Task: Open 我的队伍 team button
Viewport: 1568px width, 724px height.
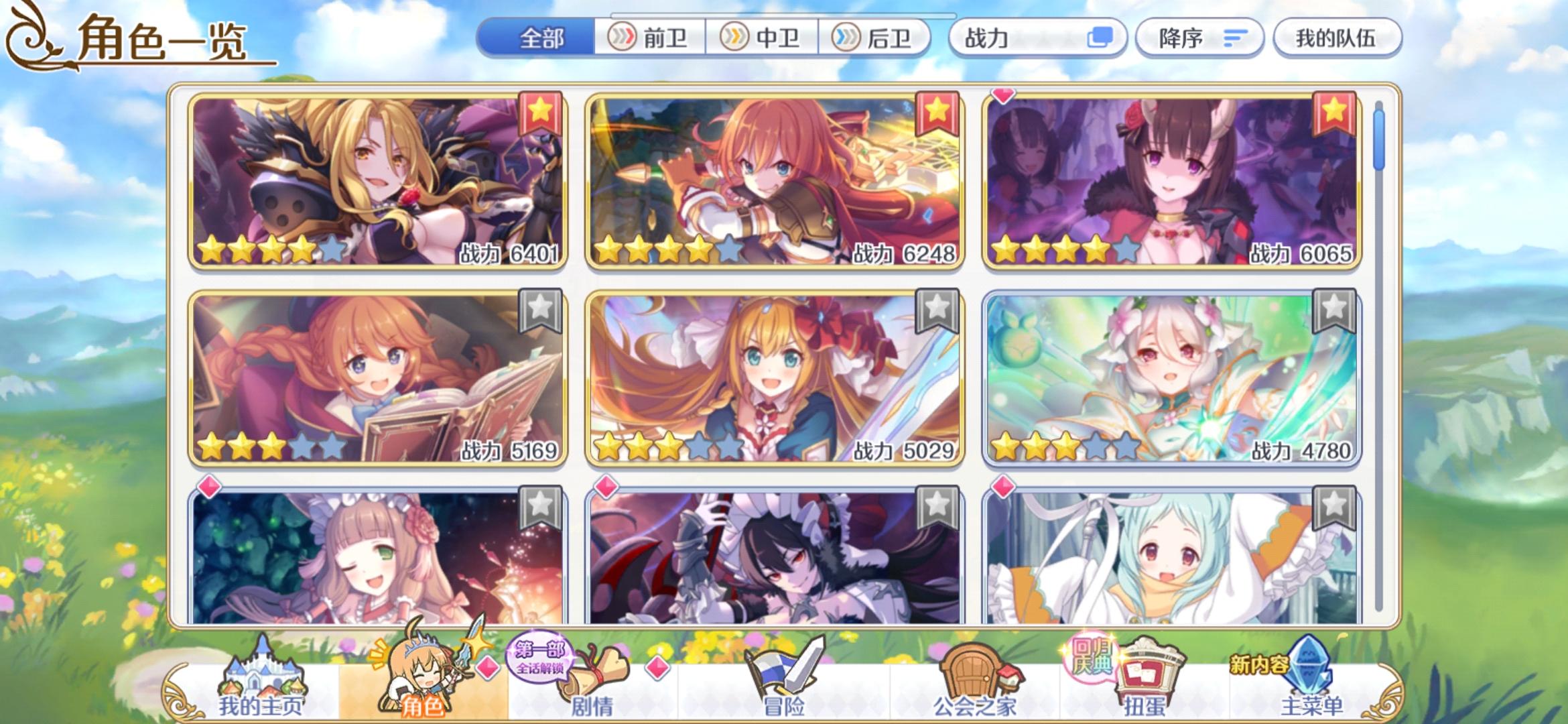Action: coord(1335,38)
